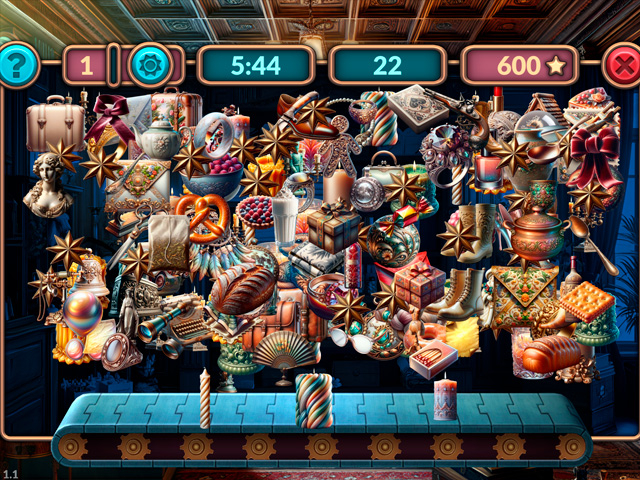
Task: Choose the pink candle on the conveyor
Action: 445,399
